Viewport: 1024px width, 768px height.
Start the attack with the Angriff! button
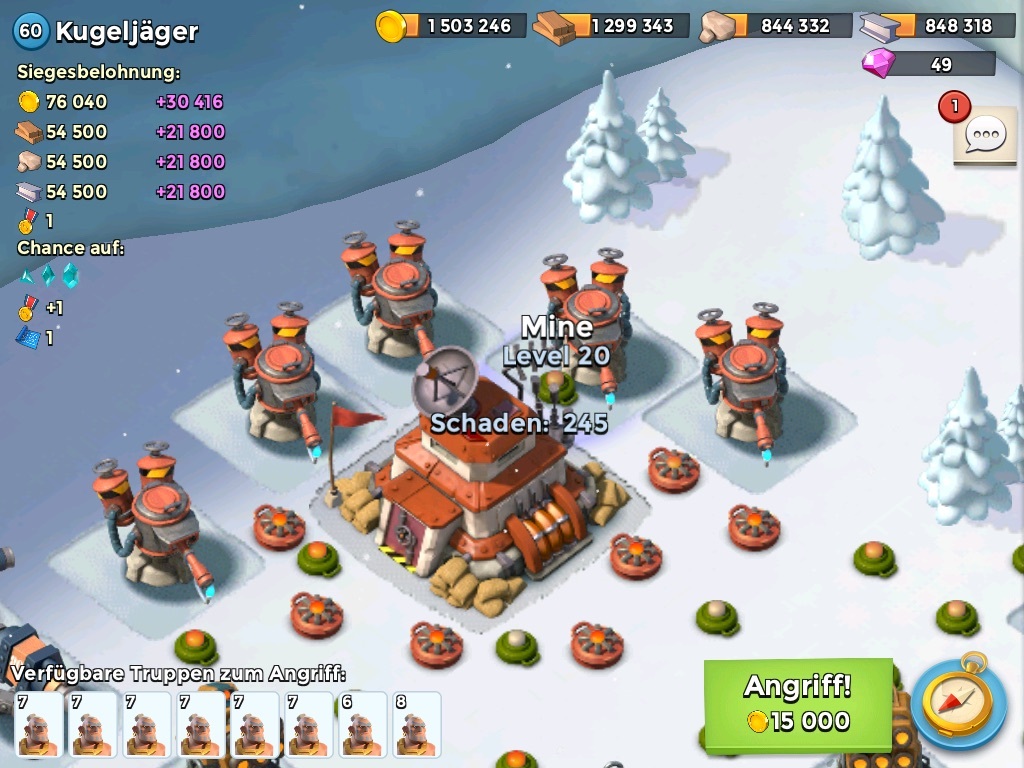coord(798,704)
